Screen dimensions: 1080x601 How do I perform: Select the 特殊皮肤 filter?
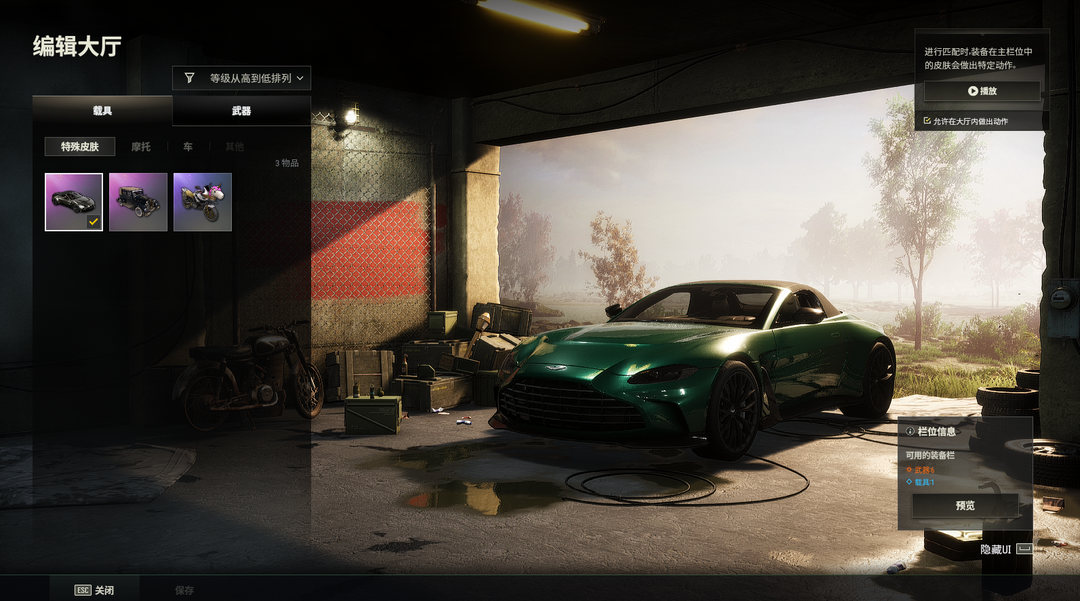click(x=80, y=147)
